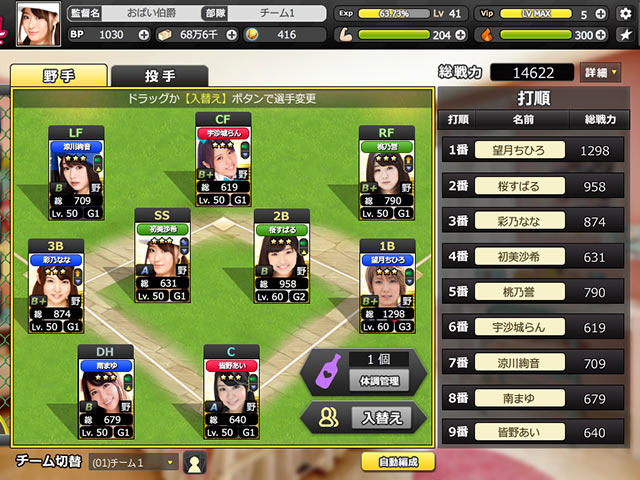
Task: Switch to the 投手 pitchers tab
Action: click(160, 76)
